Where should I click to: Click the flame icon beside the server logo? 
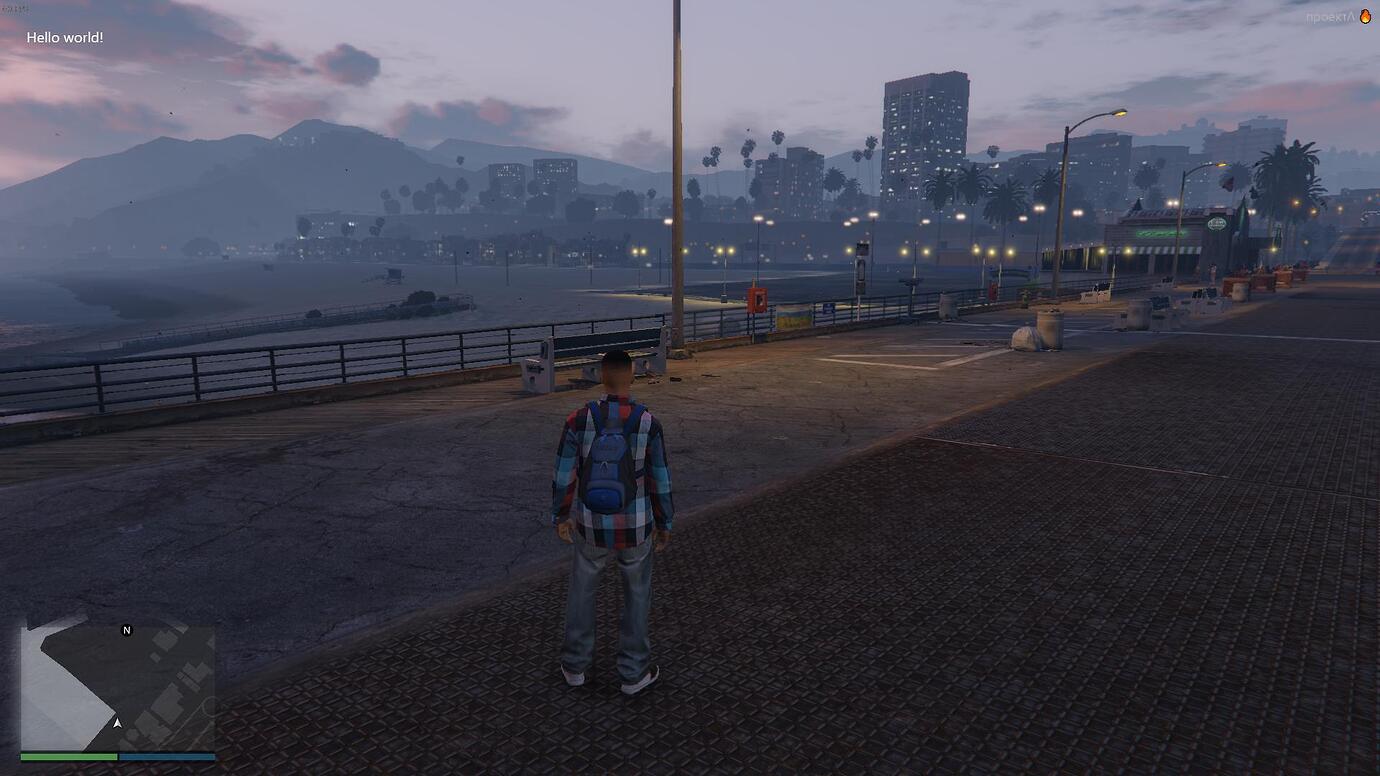[1365, 16]
